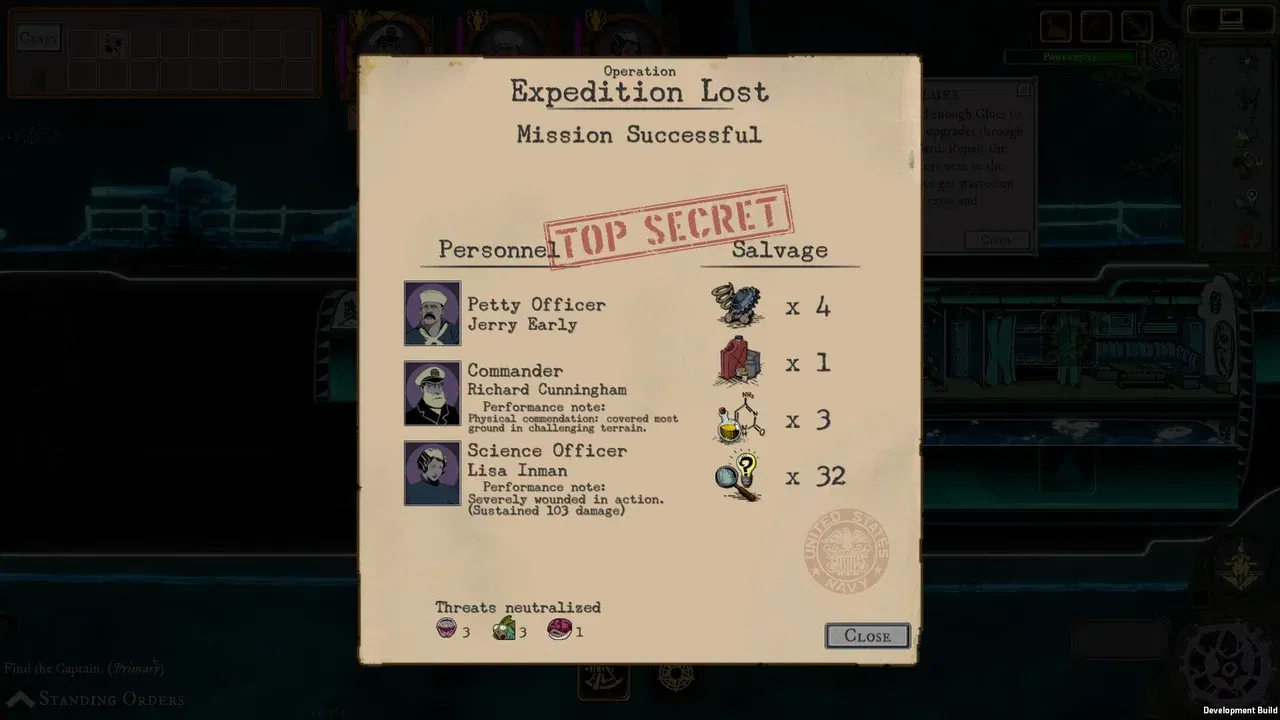Click the anchor icon in the top-right toolbar

coord(1135,25)
